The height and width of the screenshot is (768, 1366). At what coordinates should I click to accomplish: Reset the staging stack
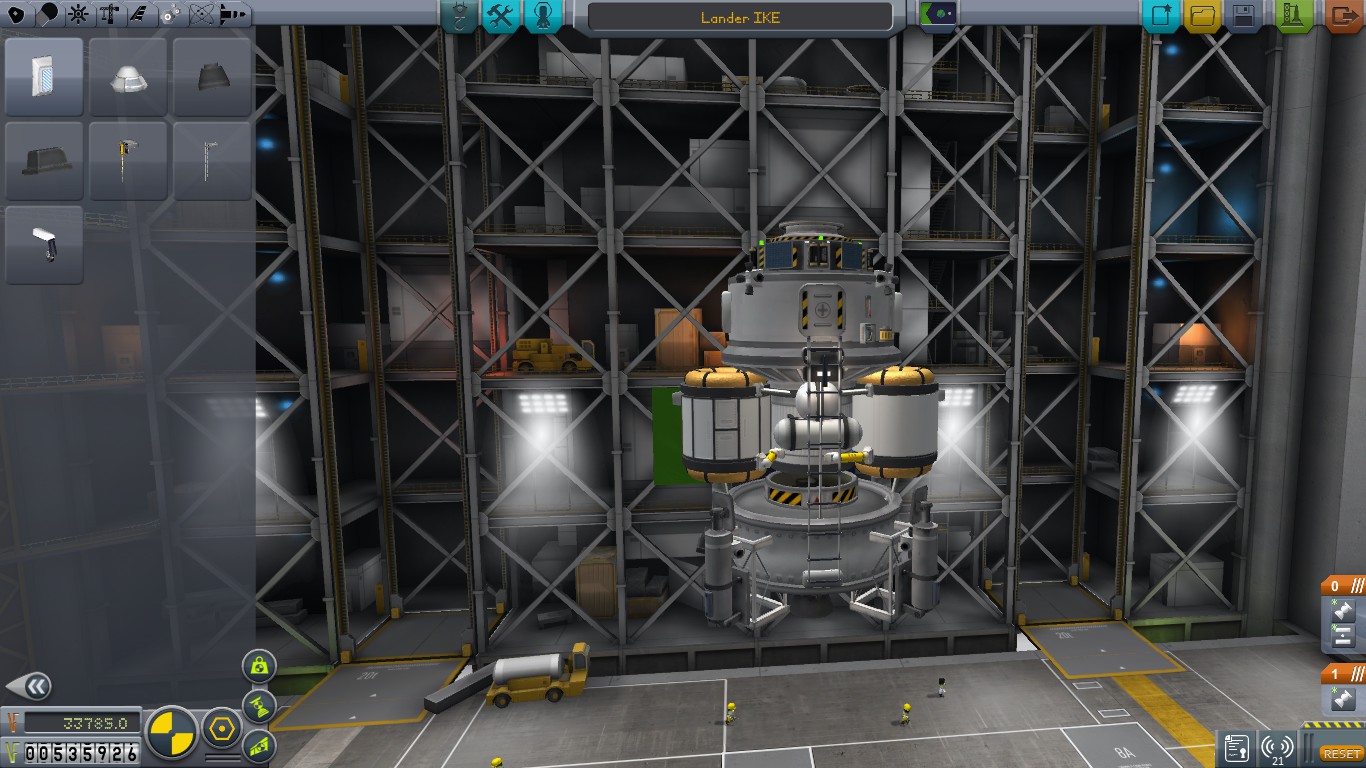click(x=1340, y=753)
